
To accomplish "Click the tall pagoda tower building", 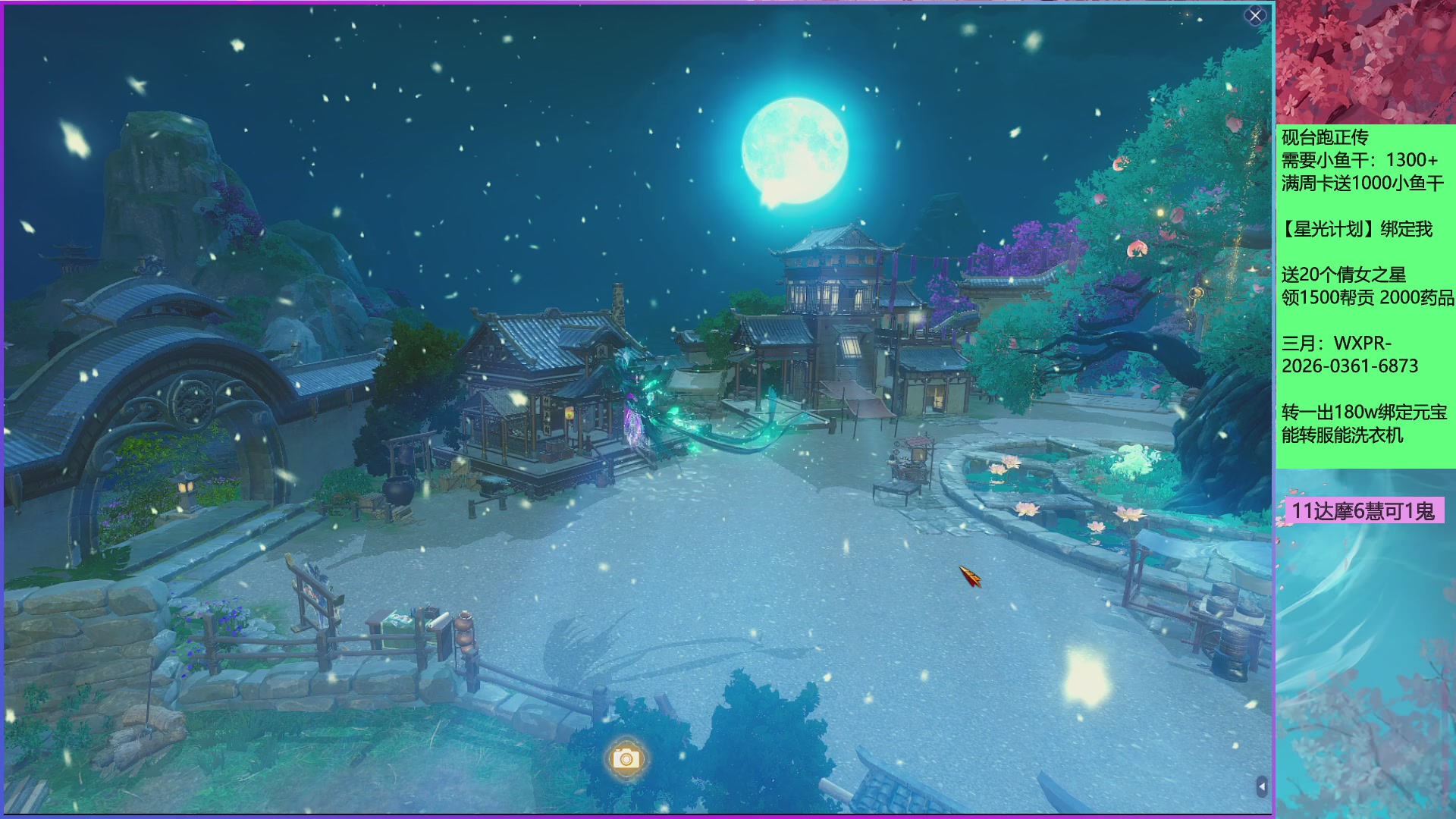I will click(x=834, y=273).
